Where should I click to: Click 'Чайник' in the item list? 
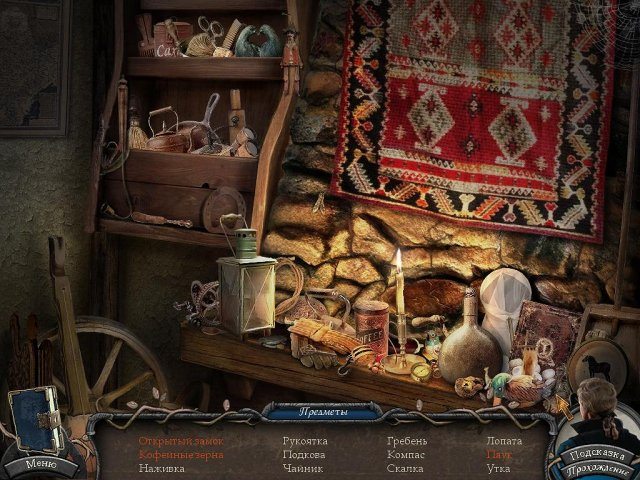(301, 467)
